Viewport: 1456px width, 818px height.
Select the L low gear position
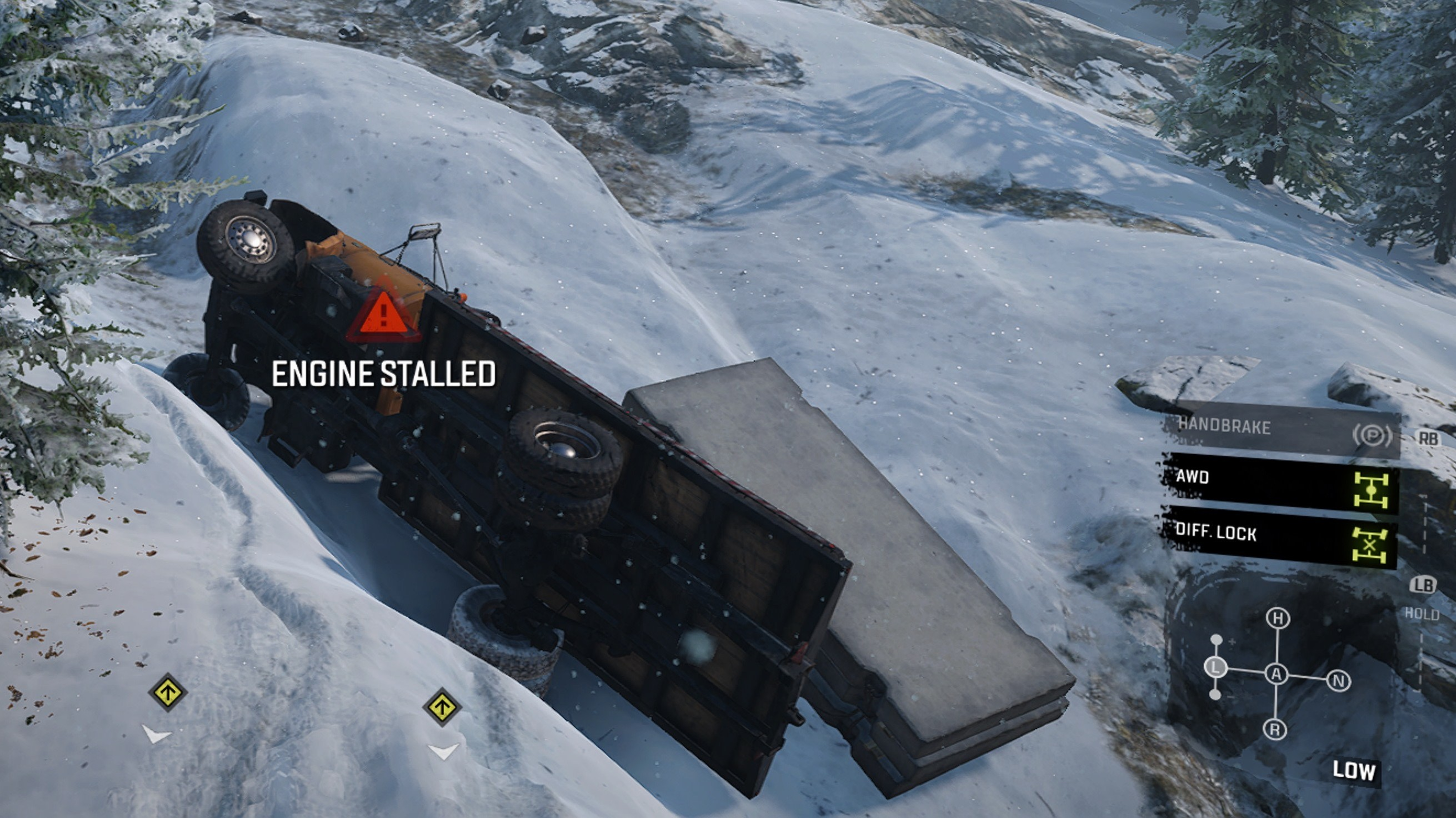[1216, 668]
